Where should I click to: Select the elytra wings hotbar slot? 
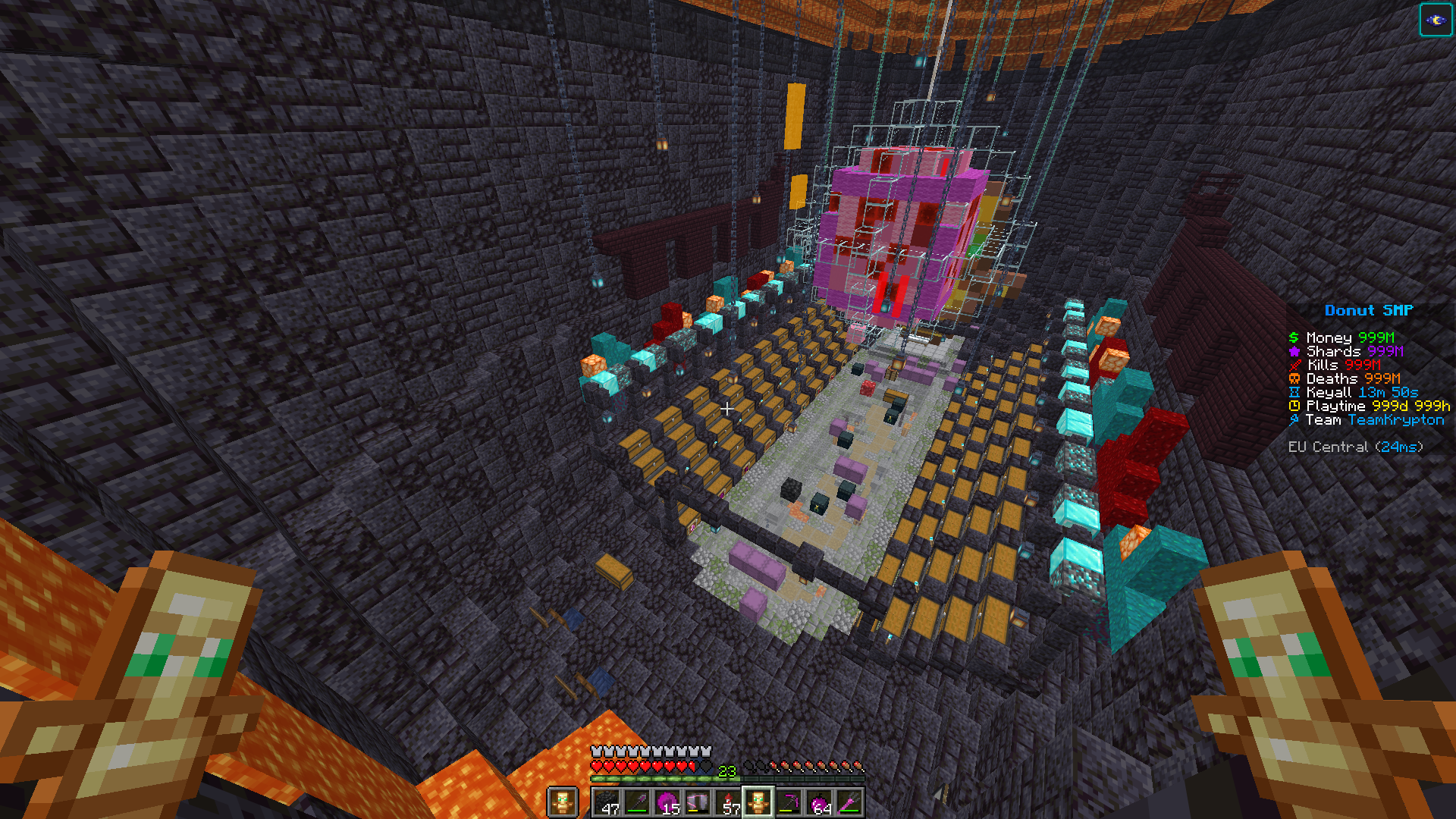[698, 802]
